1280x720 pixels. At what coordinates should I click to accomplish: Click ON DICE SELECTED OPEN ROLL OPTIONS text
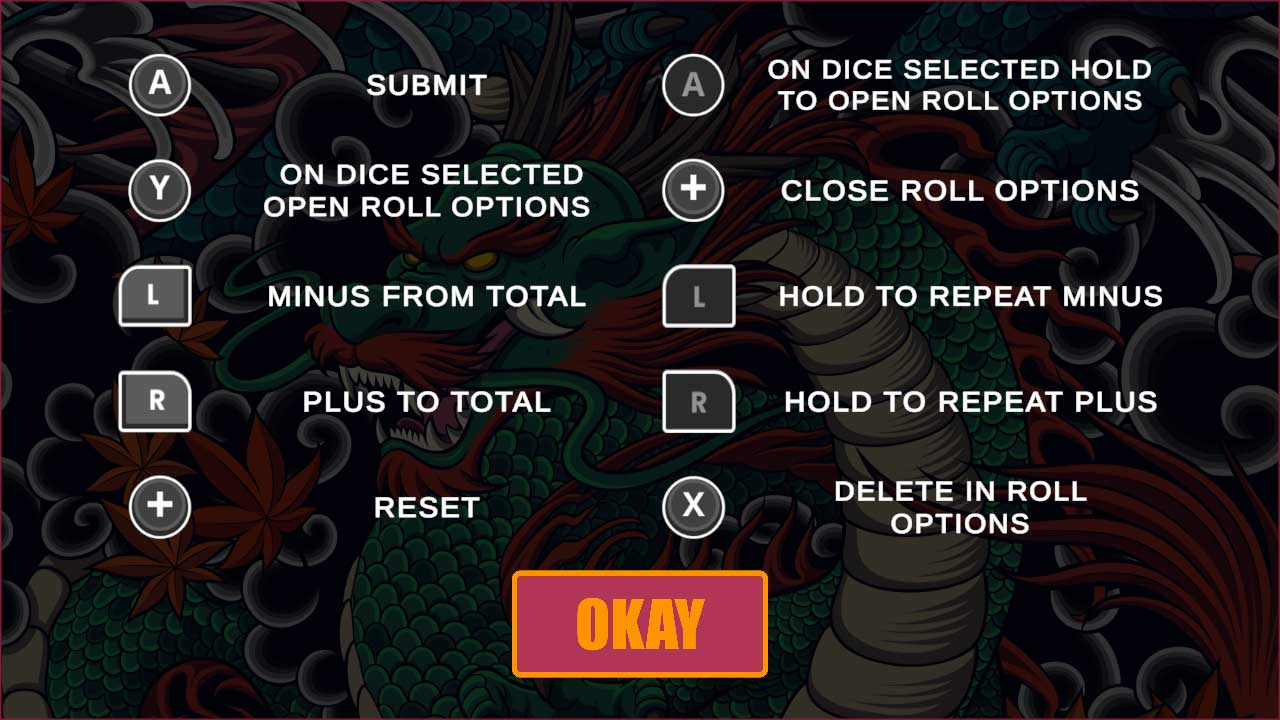pyautogui.click(x=426, y=191)
